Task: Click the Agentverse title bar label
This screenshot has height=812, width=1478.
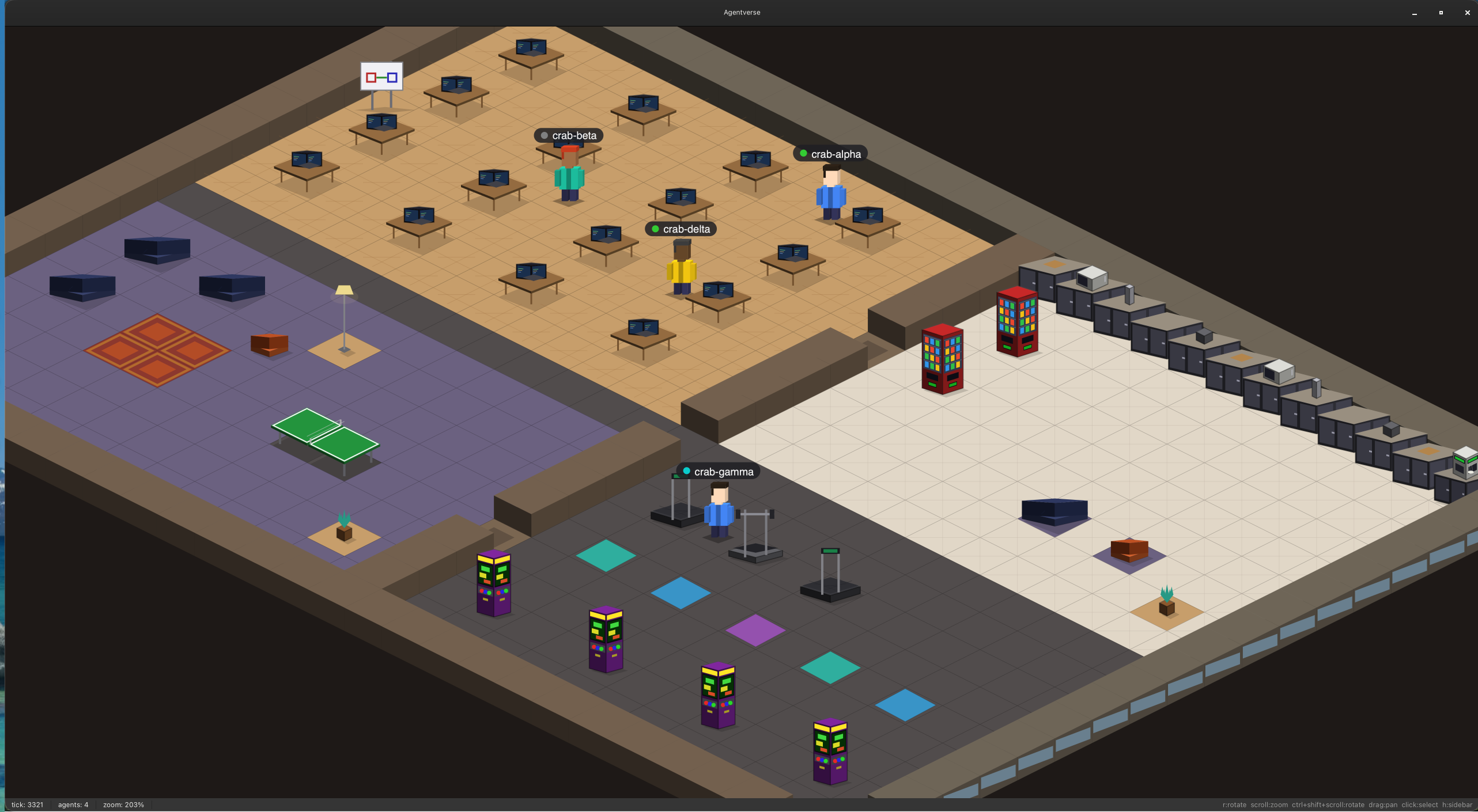Action: (x=742, y=12)
